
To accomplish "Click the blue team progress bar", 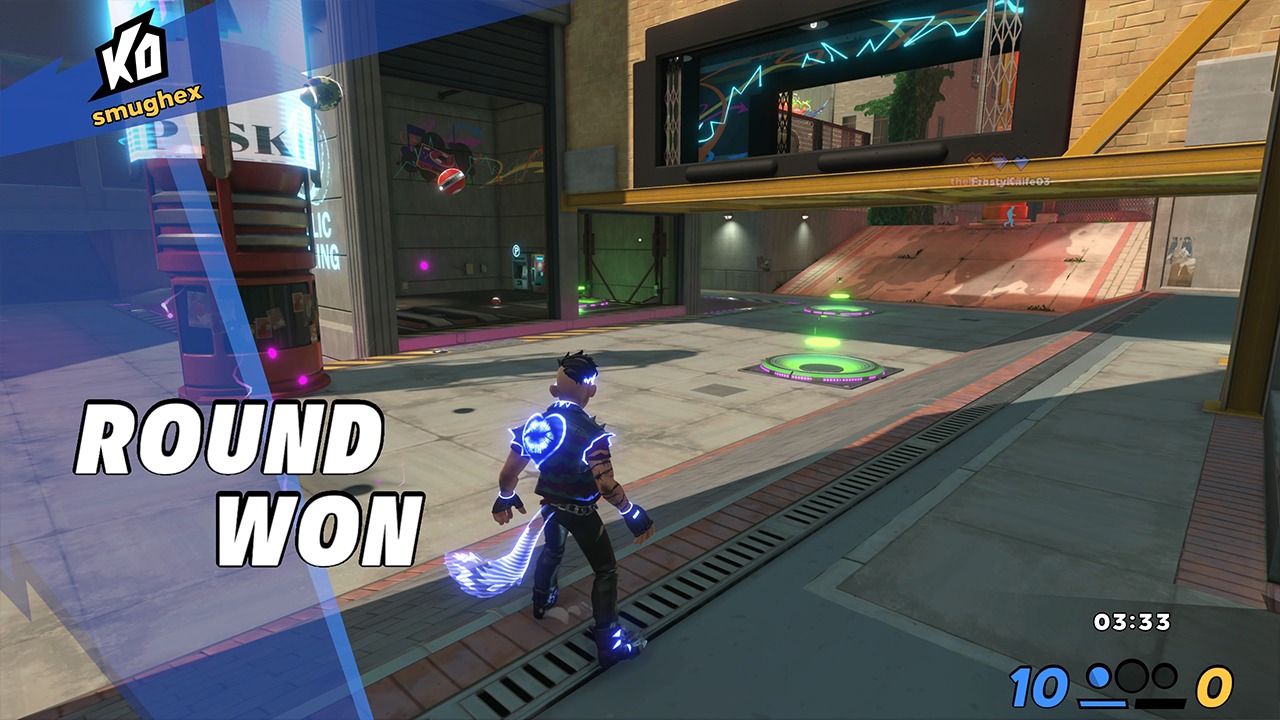I will click(1104, 703).
